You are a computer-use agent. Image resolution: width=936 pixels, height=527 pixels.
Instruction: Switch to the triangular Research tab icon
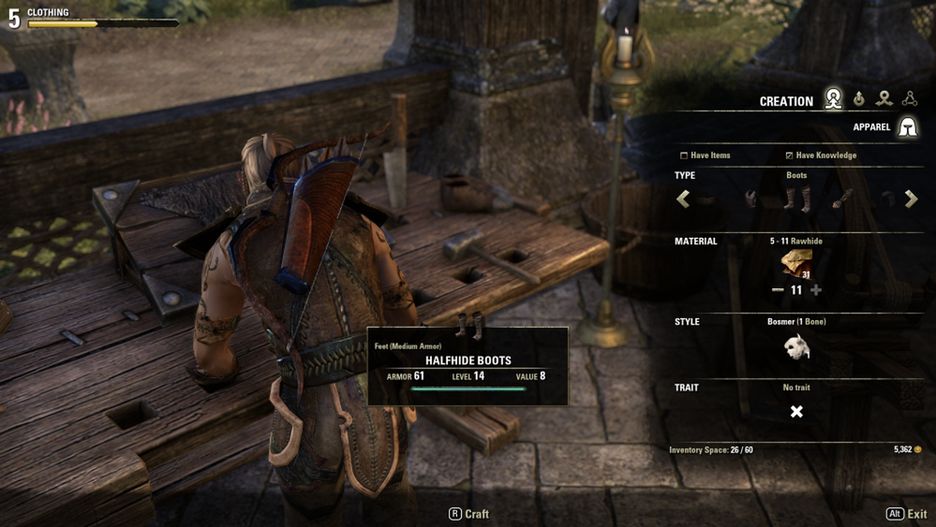pos(909,99)
